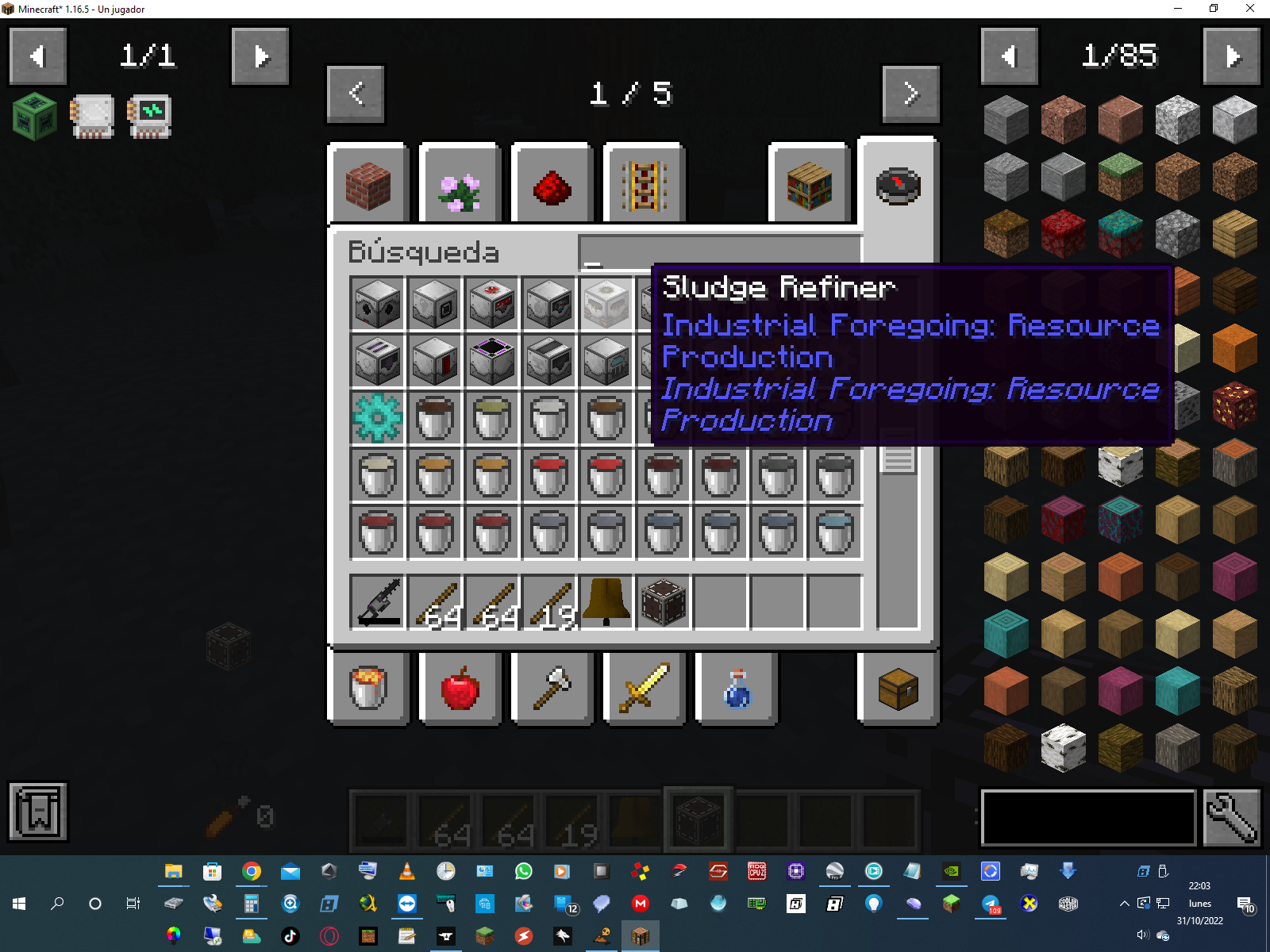Switch to the Decoration flowers tab

(460, 186)
